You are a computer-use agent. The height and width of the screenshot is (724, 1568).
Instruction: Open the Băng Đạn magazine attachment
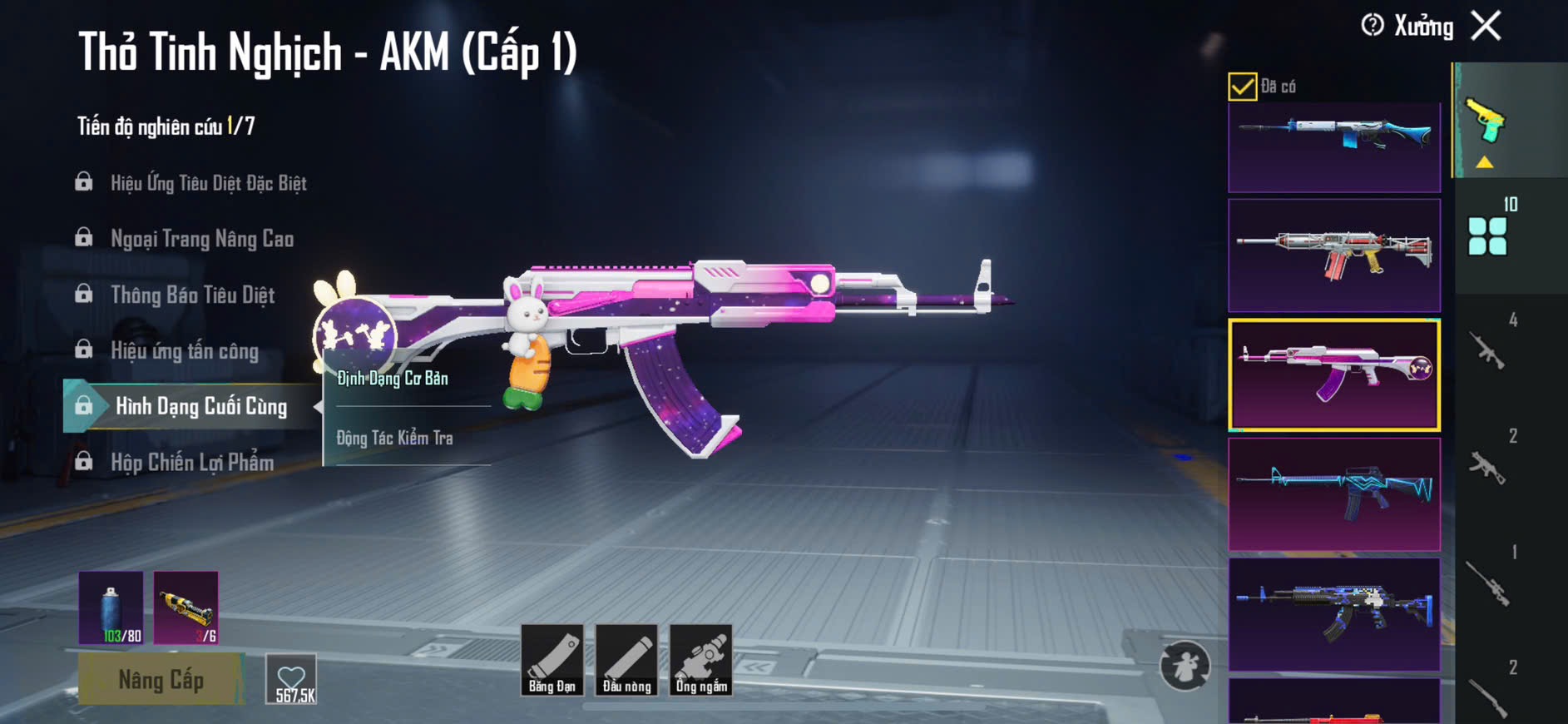pos(552,660)
